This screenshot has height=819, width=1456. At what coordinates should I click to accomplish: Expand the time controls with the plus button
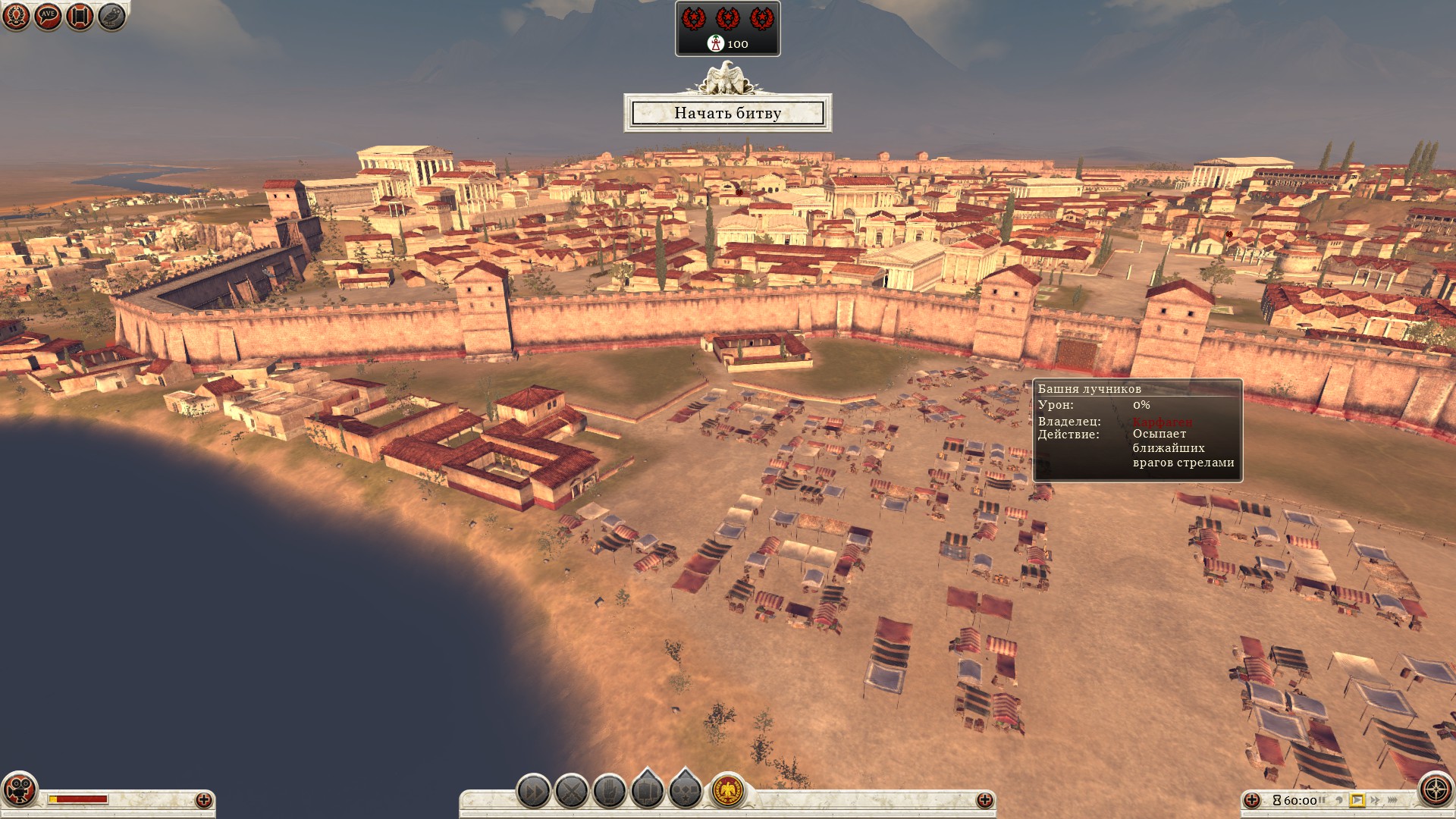click(1252, 800)
